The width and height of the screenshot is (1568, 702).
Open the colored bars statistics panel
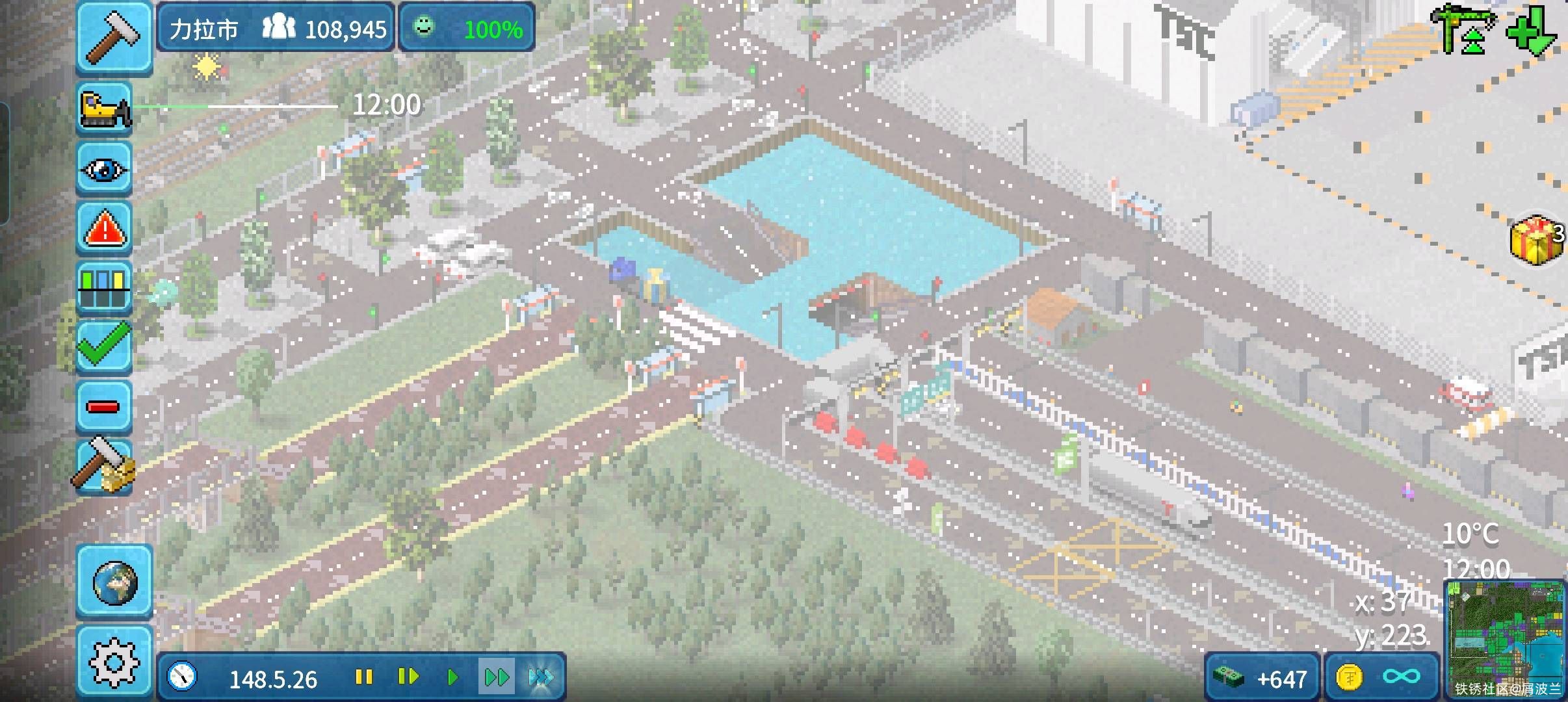(x=104, y=288)
